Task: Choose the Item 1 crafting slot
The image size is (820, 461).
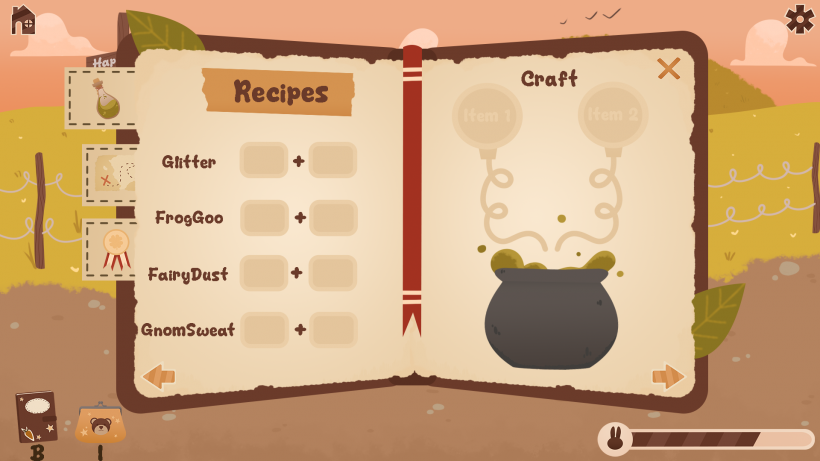Action: click(487, 116)
